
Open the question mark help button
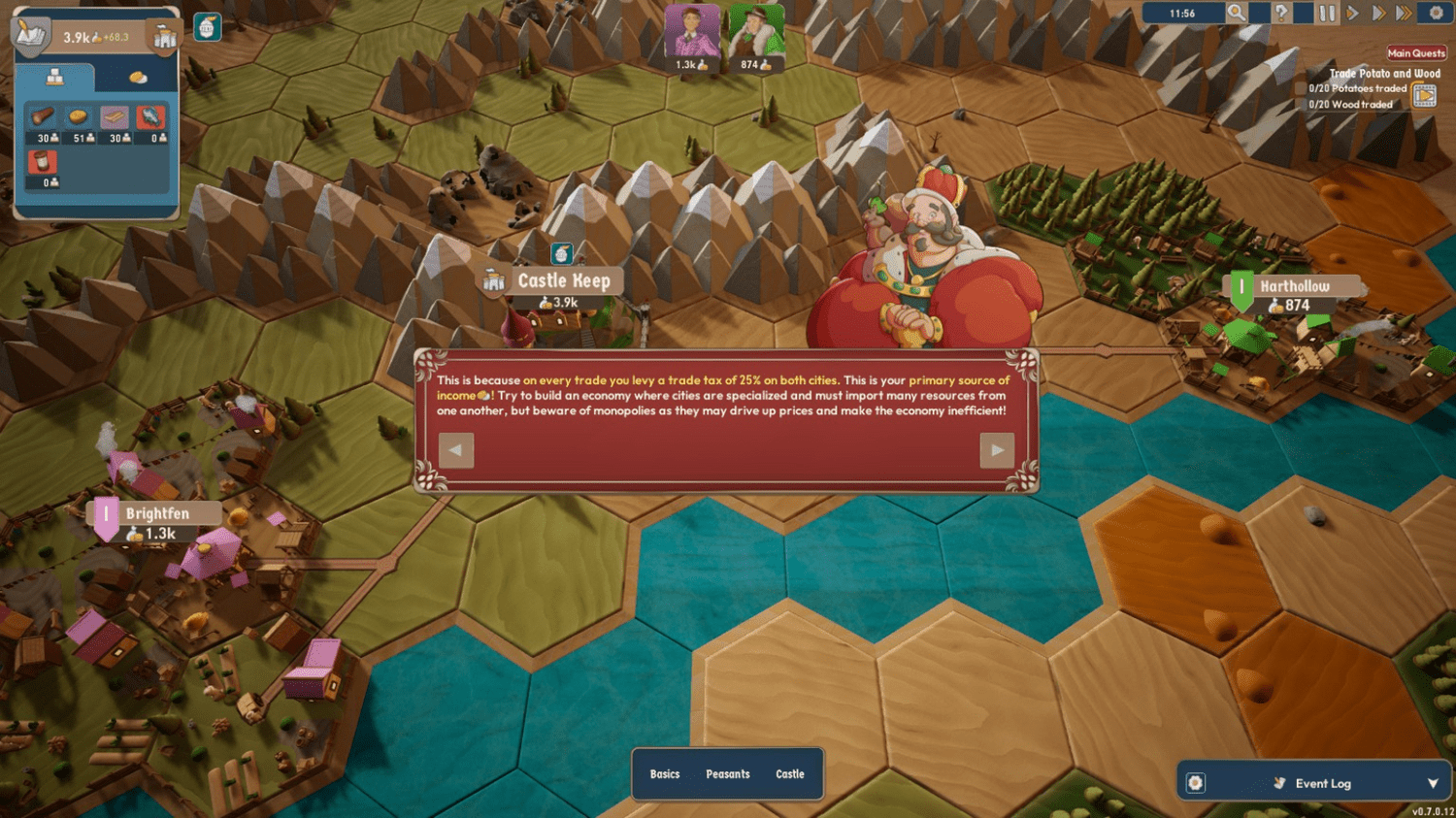click(1281, 14)
